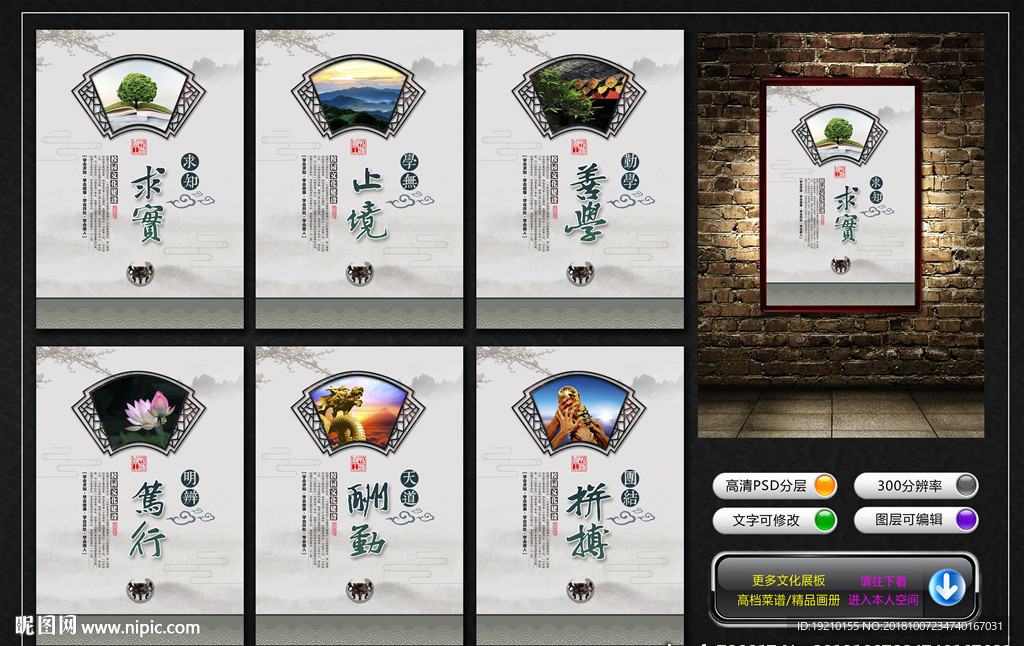The image size is (1024, 646).
Task: Select the 求知求实 tree poster thumbnail
Action: click(x=140, y=178)
